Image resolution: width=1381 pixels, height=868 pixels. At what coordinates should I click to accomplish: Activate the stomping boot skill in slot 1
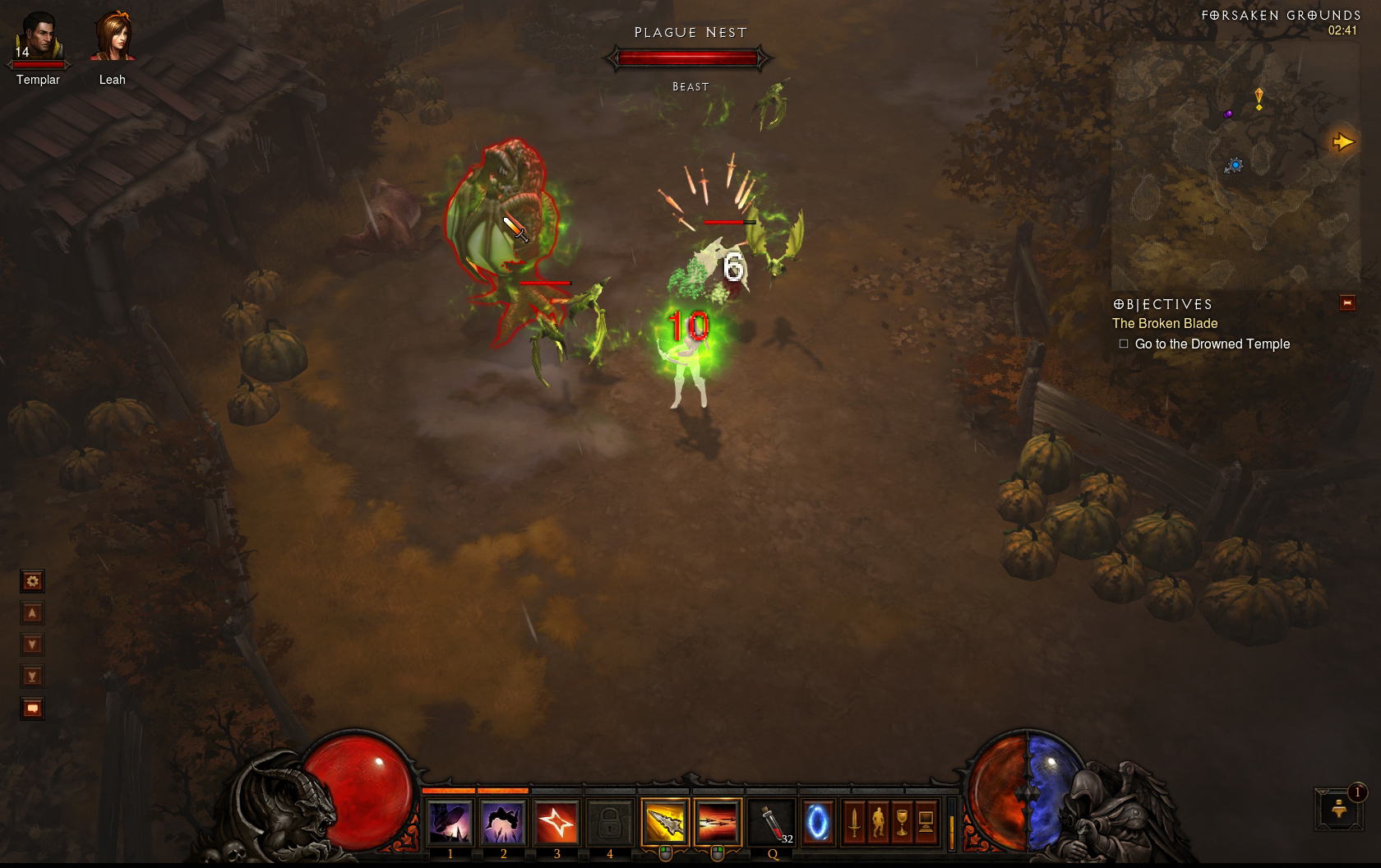pos(450,822)
